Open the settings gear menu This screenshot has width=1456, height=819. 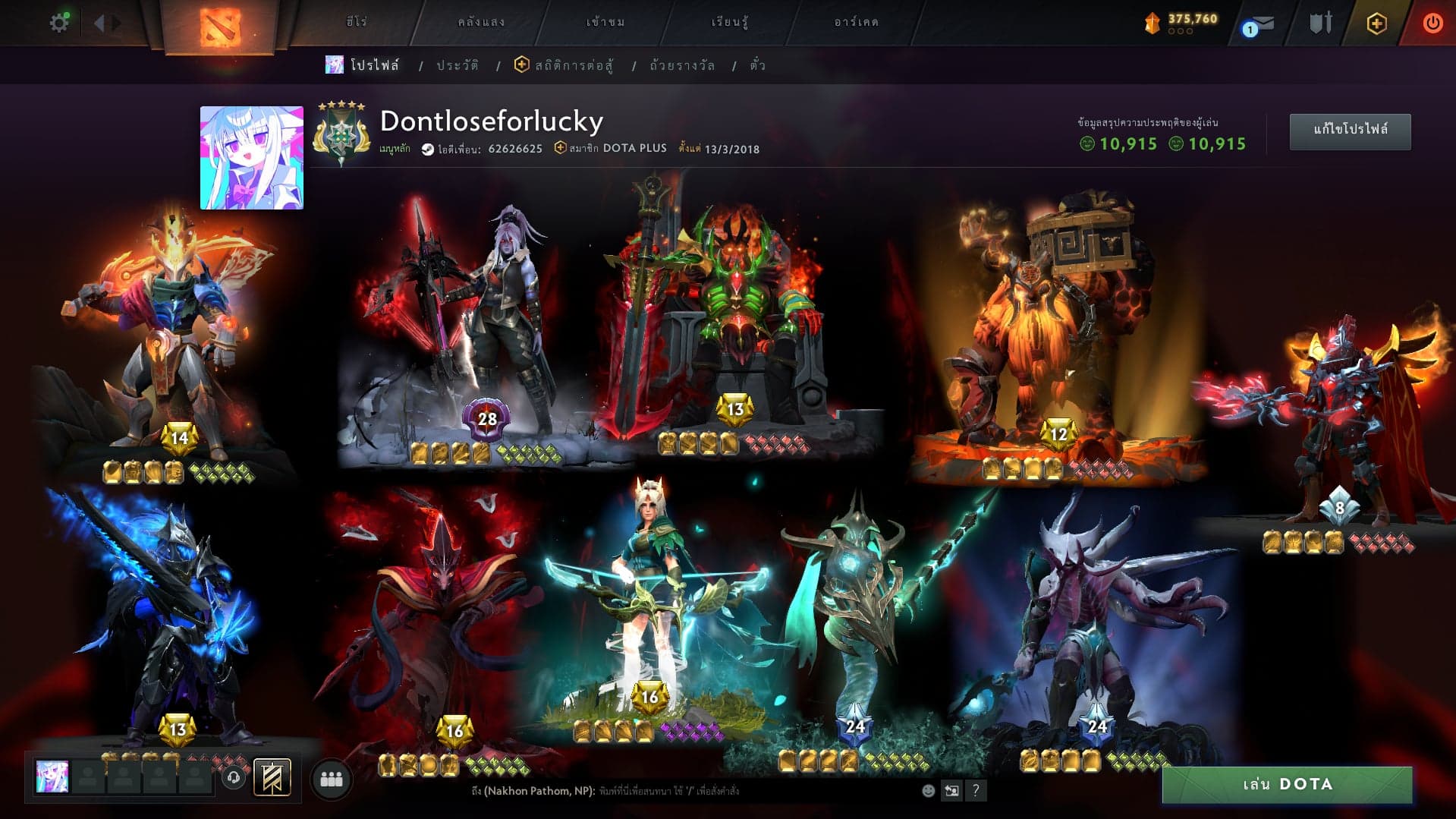click(59, 23)
